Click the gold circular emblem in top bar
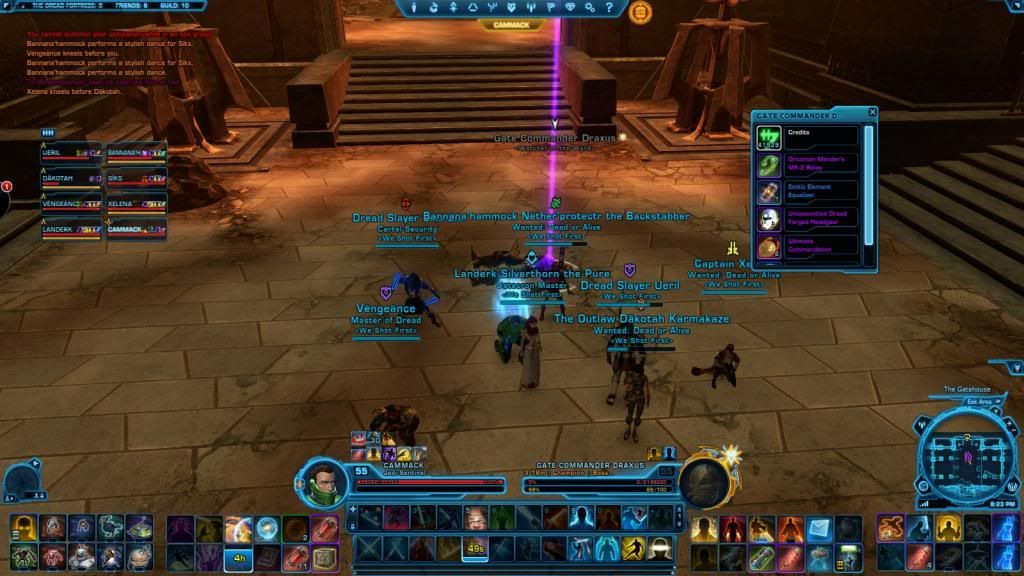The width and height of the screenshot is (1024, 576). (x=640, y=12)
